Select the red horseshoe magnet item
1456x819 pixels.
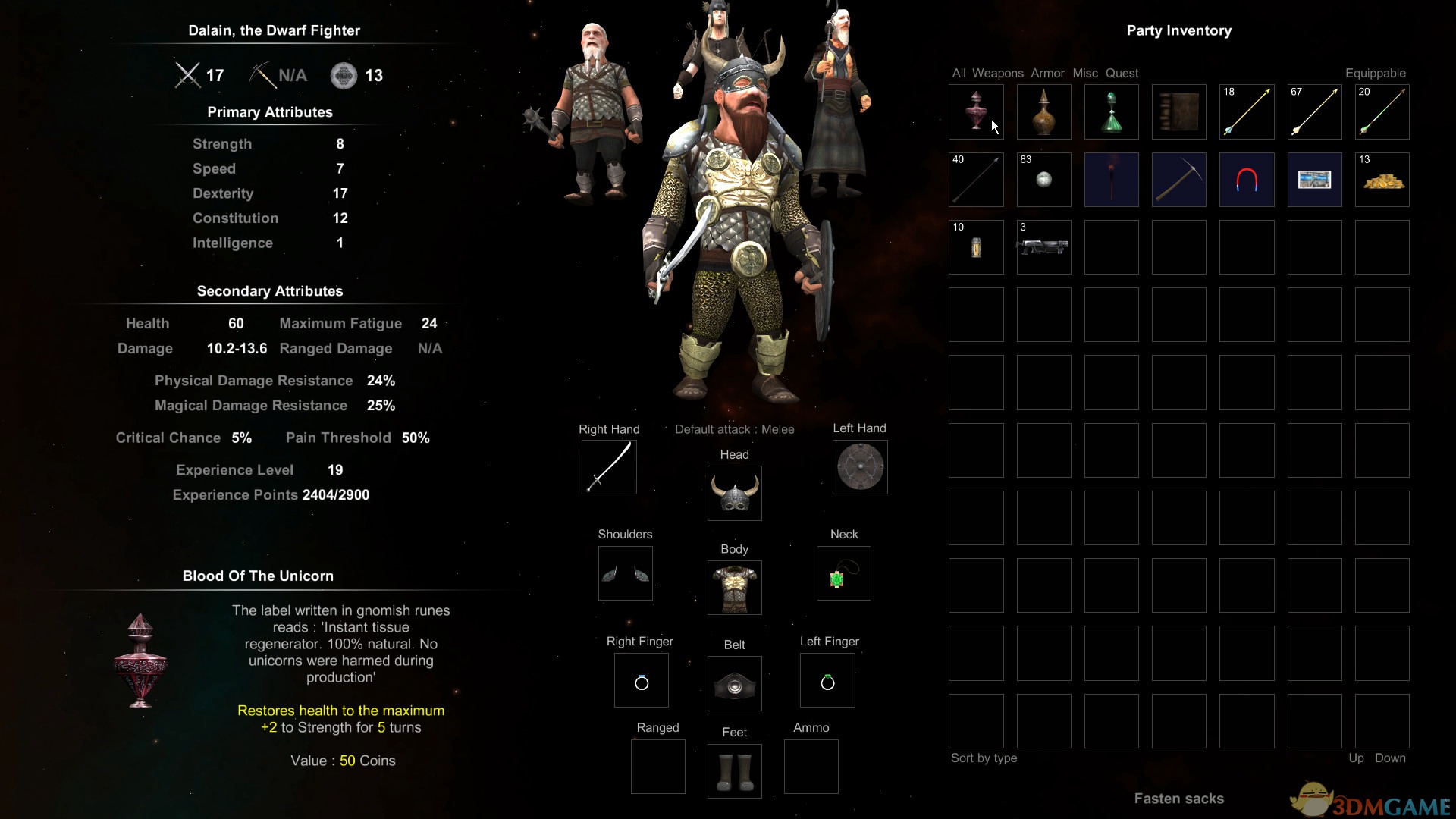tap(1247, 180)
